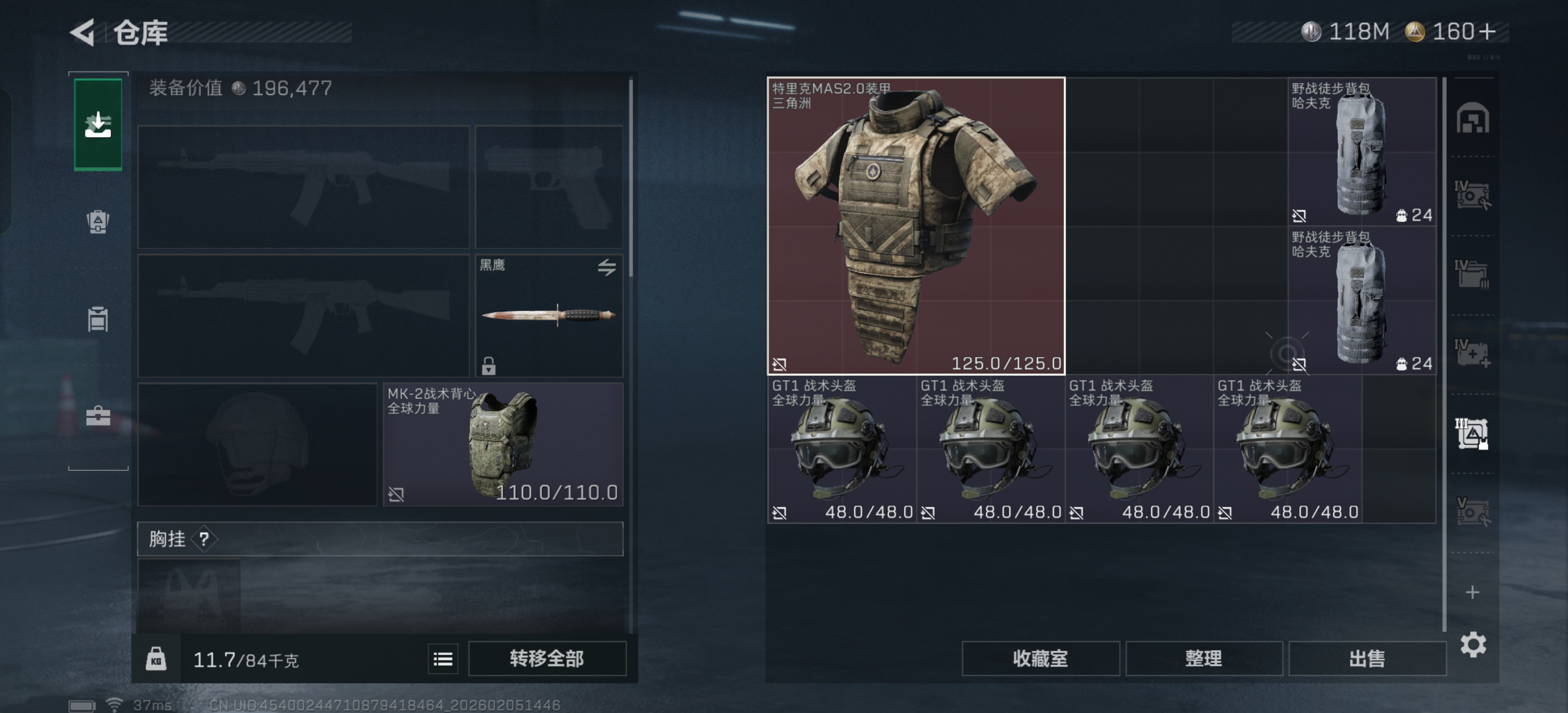
Task: Switch to the backpack tab on left
Action: tap(98, 222)
